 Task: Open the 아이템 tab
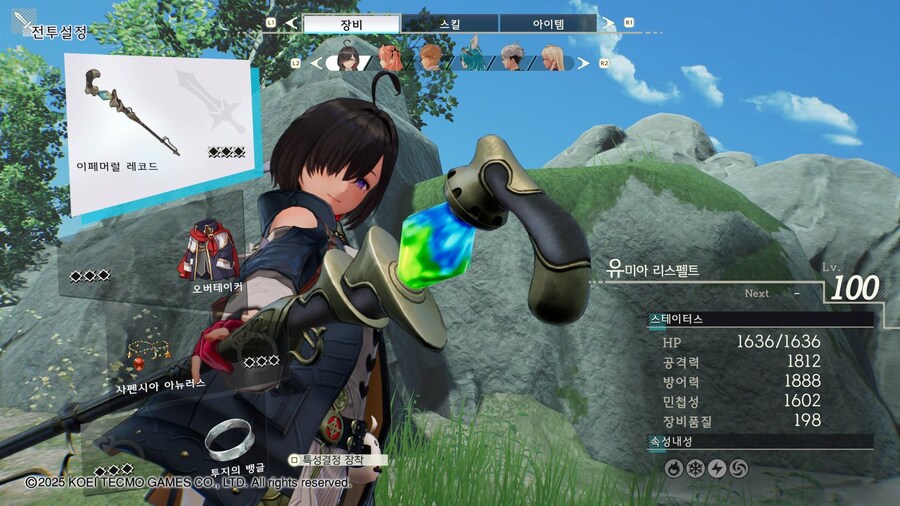[x=548, y=23]
